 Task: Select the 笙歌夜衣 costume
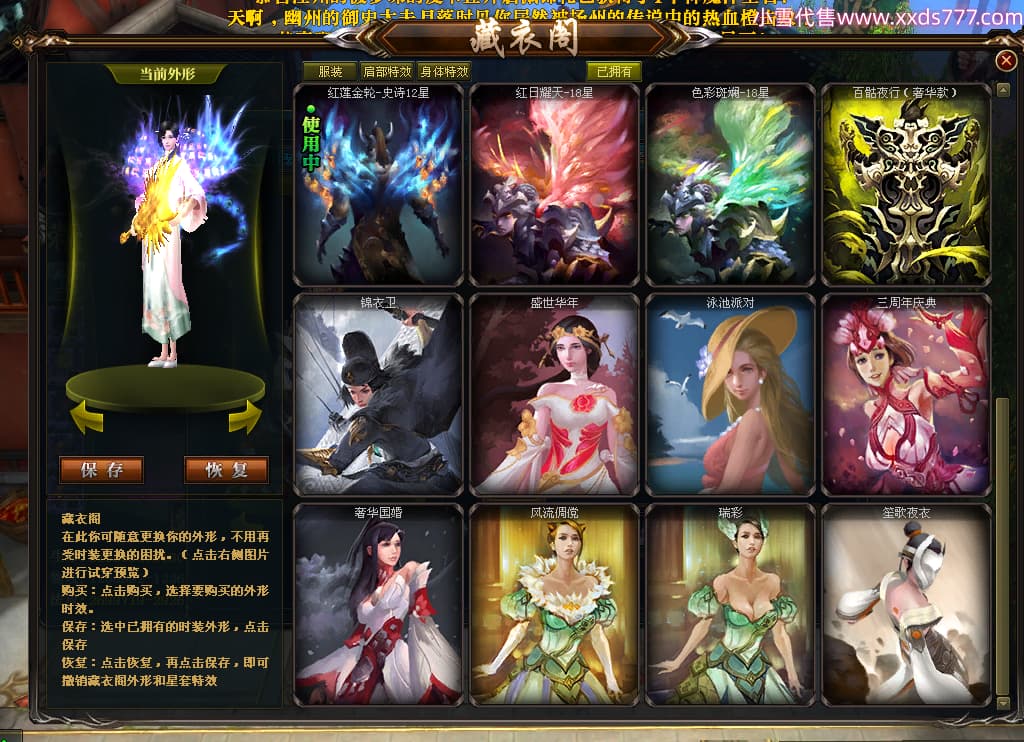906,606
